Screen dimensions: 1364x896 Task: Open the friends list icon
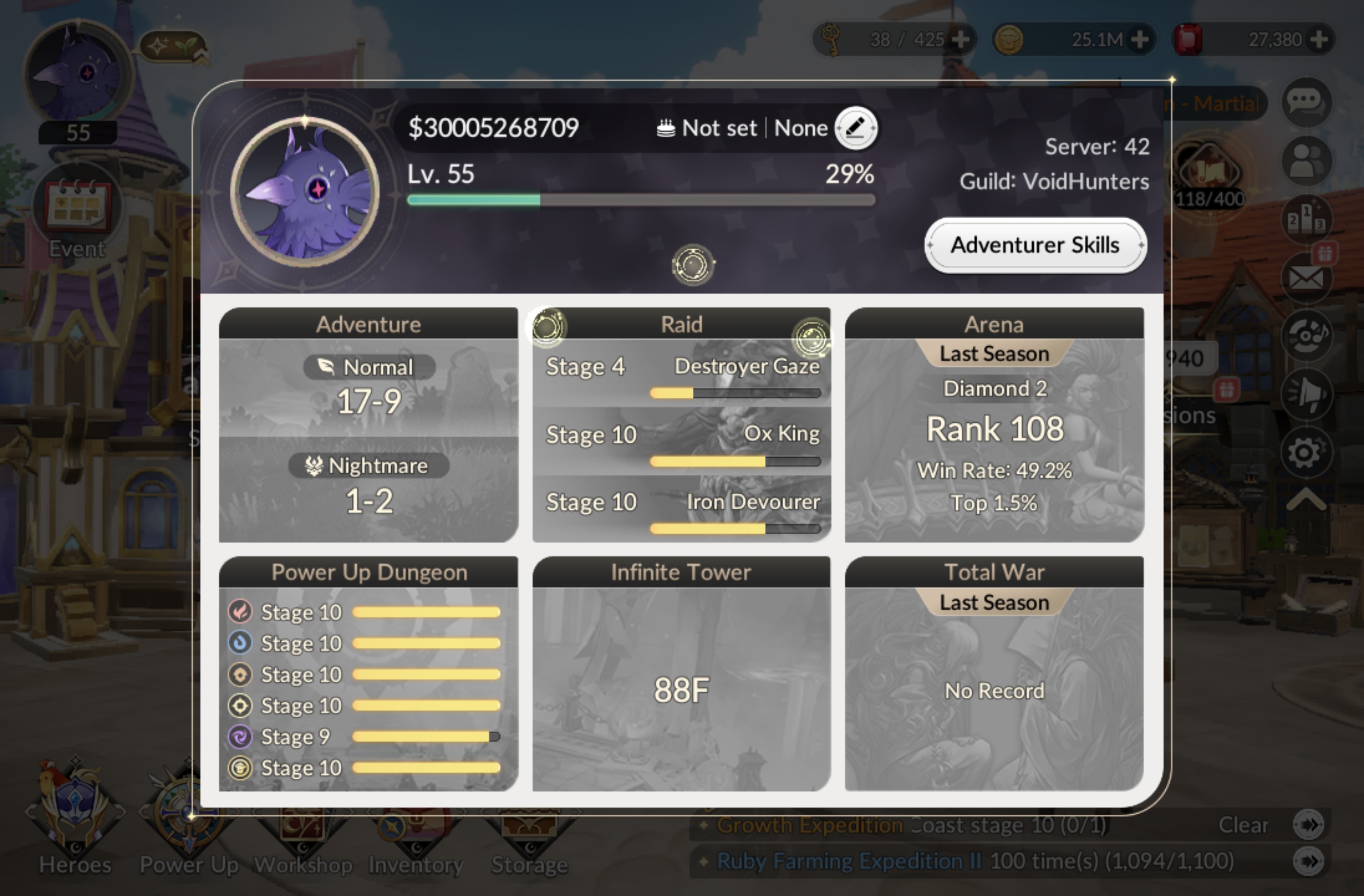1306,161
